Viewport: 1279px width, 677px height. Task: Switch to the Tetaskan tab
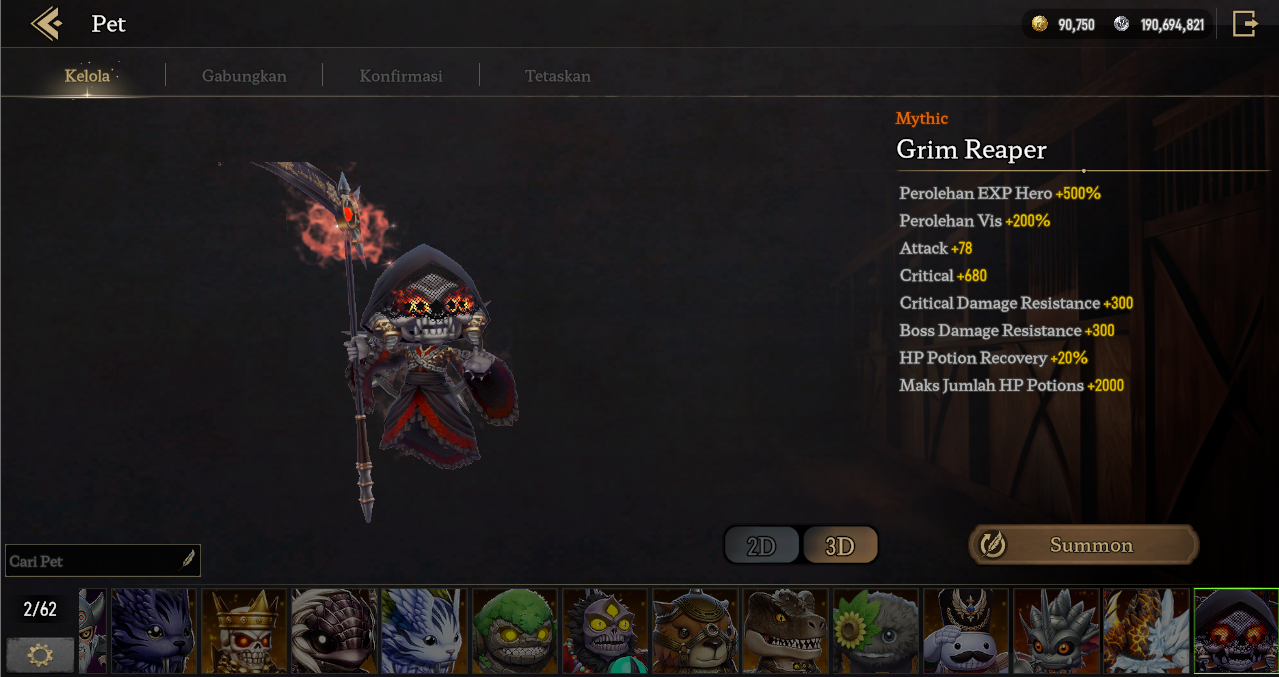[x=558, y=76]
